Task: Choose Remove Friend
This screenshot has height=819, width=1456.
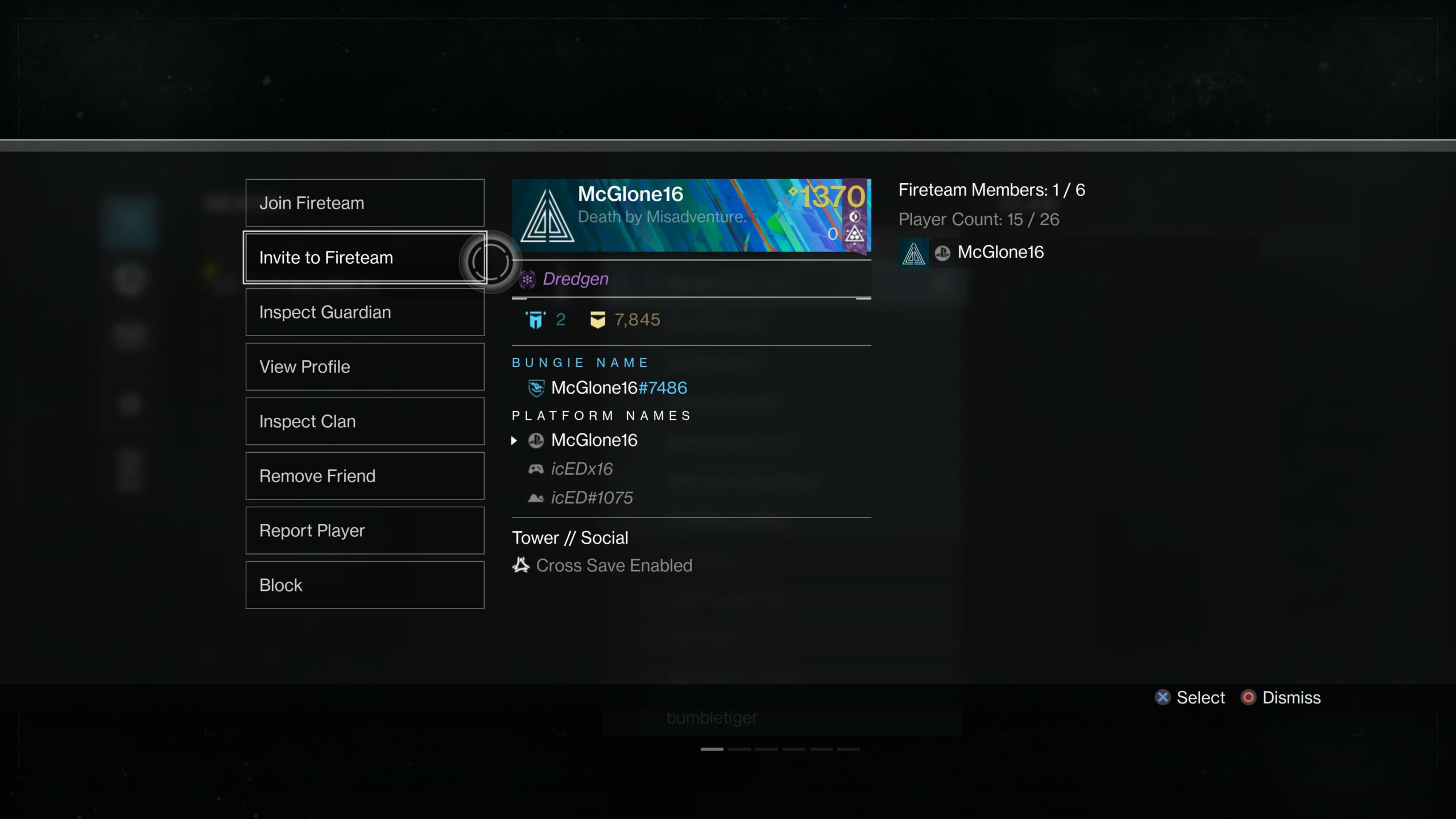Action: pyautogui.click(x=364, y=475)
